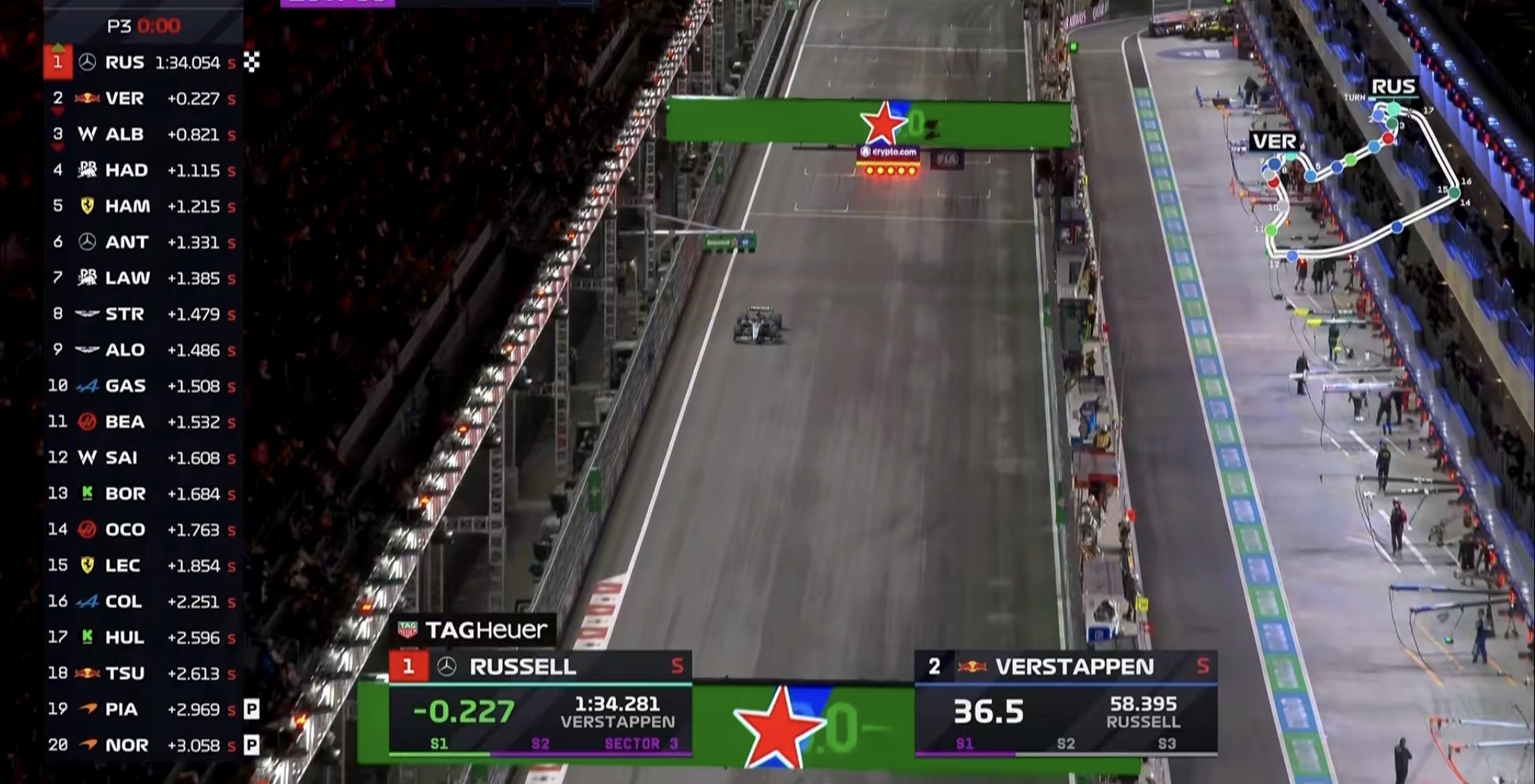Select VER row in the timing tower
The image size is (1535, 784).
click(143, 98)
